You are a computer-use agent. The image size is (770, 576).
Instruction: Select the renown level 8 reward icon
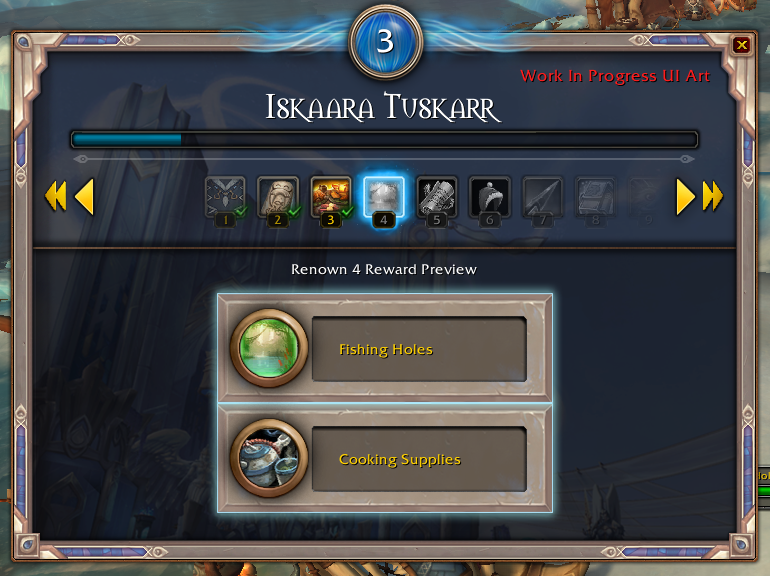coord(595,198)
